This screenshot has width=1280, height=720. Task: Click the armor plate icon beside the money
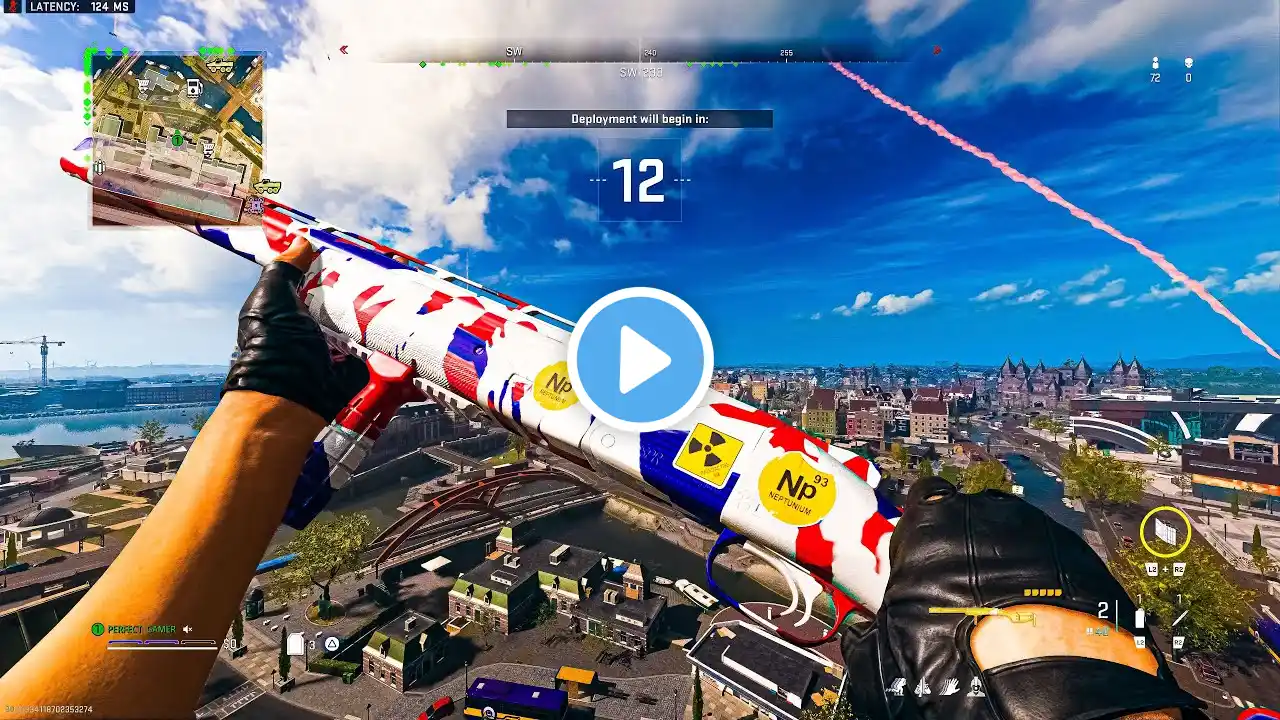295,645
